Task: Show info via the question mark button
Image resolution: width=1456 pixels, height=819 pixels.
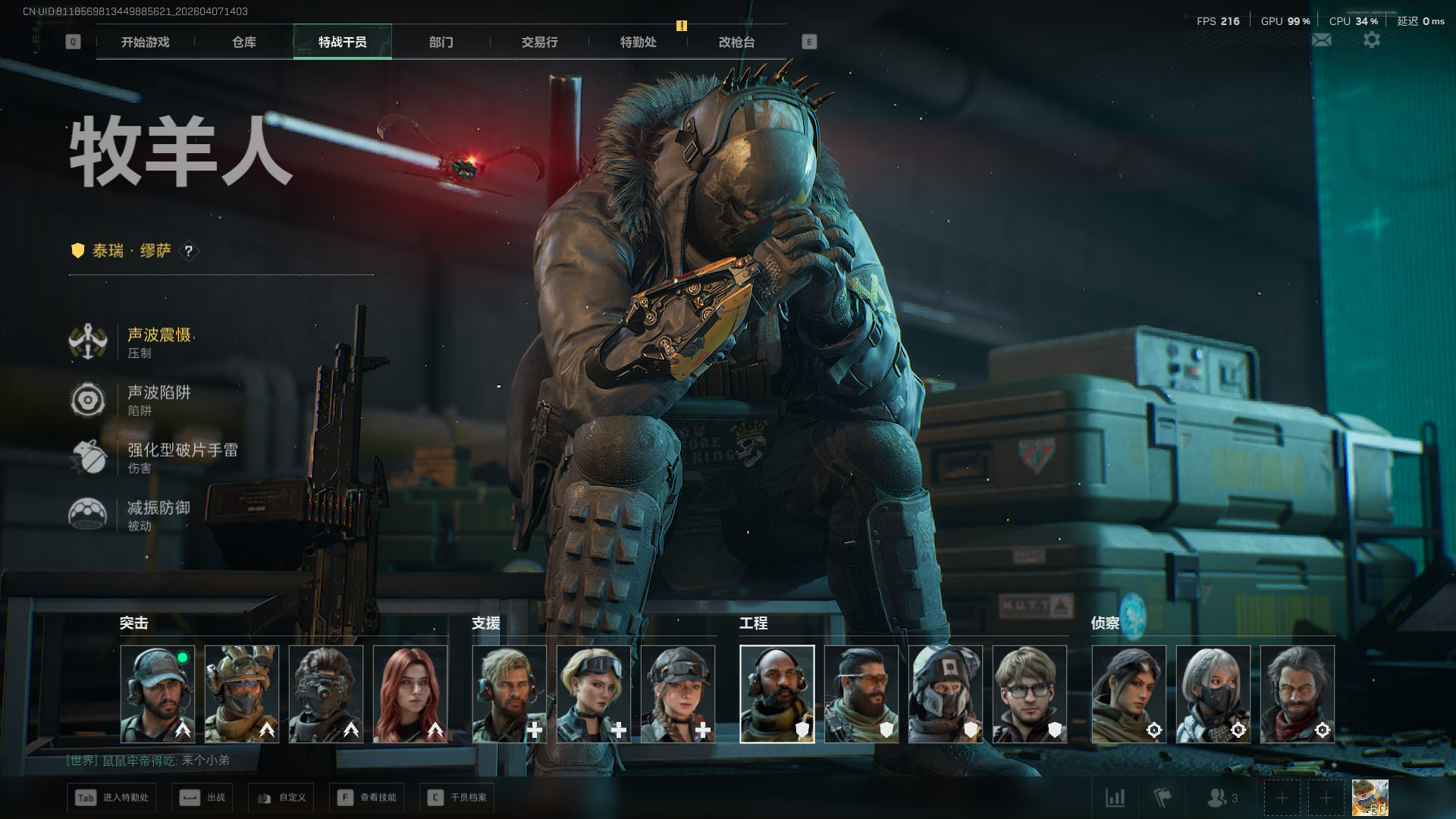Action: (189, 251)
